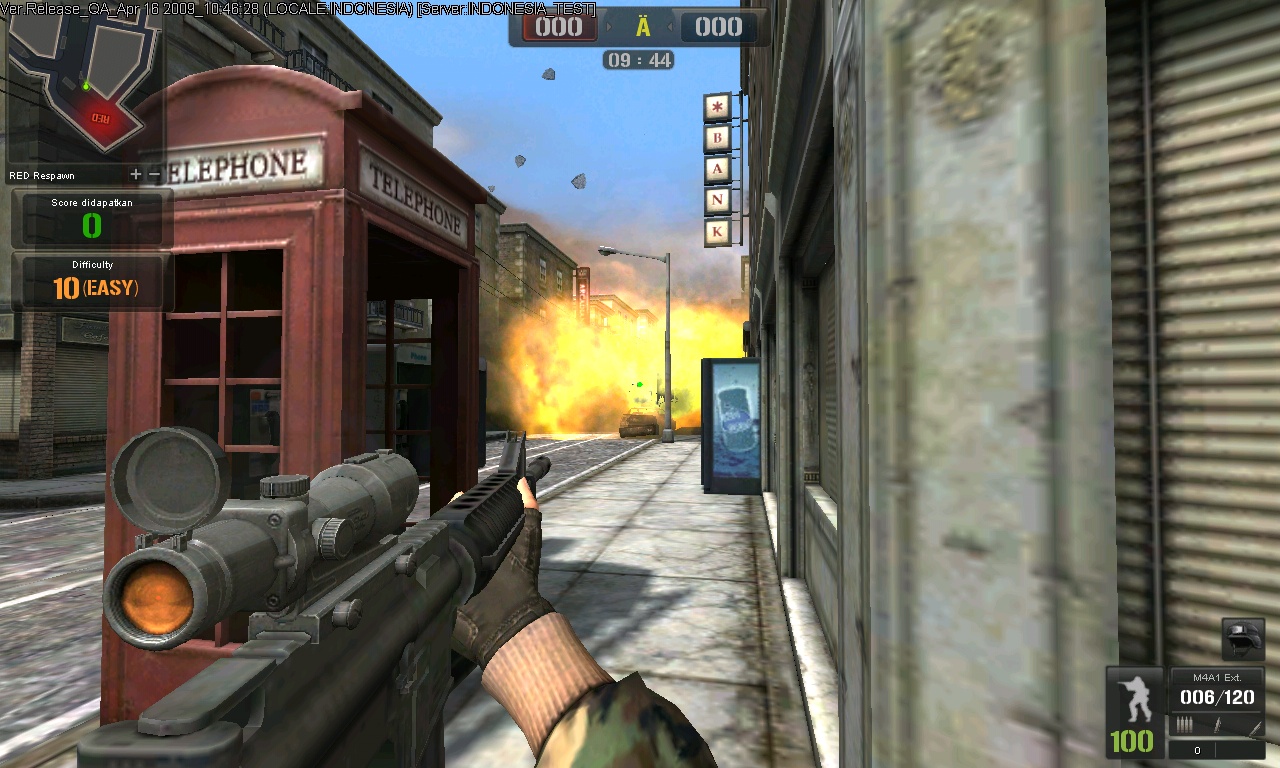Select the helmet equipment icon

coord(1244,640)
